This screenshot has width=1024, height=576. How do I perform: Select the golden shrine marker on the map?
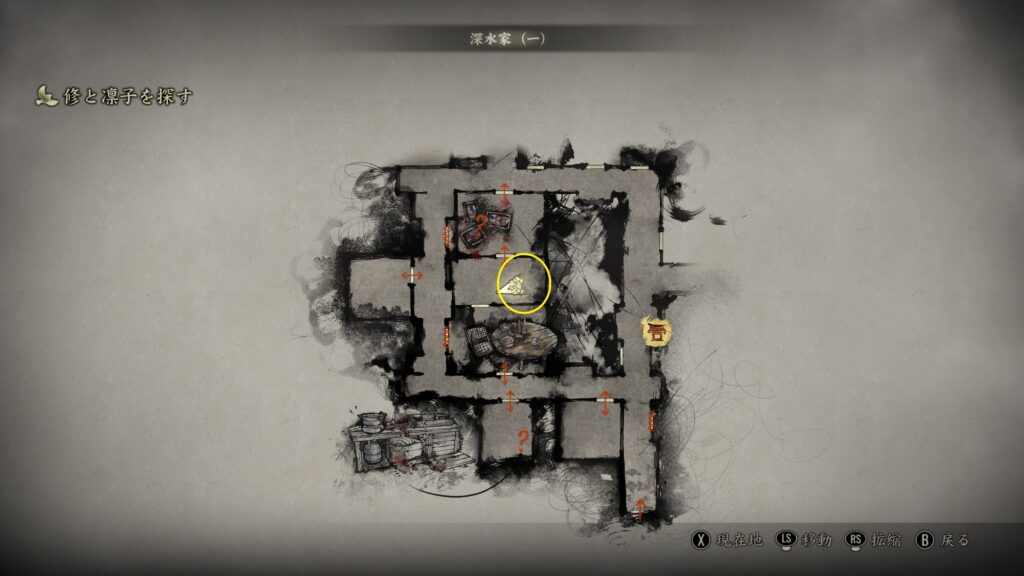tap(657, 331)
